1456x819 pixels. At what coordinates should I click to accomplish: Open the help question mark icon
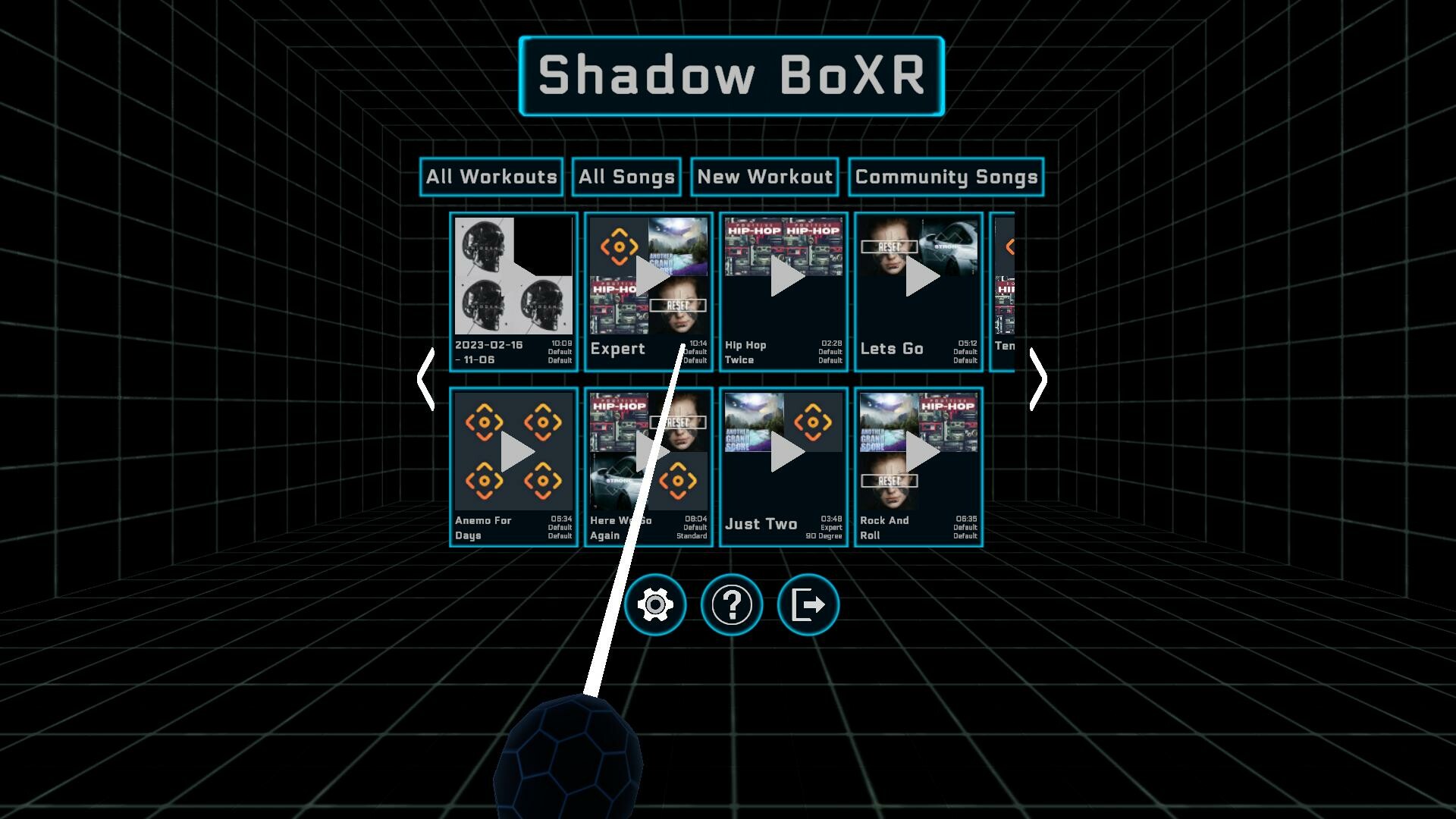click(731, 604)
